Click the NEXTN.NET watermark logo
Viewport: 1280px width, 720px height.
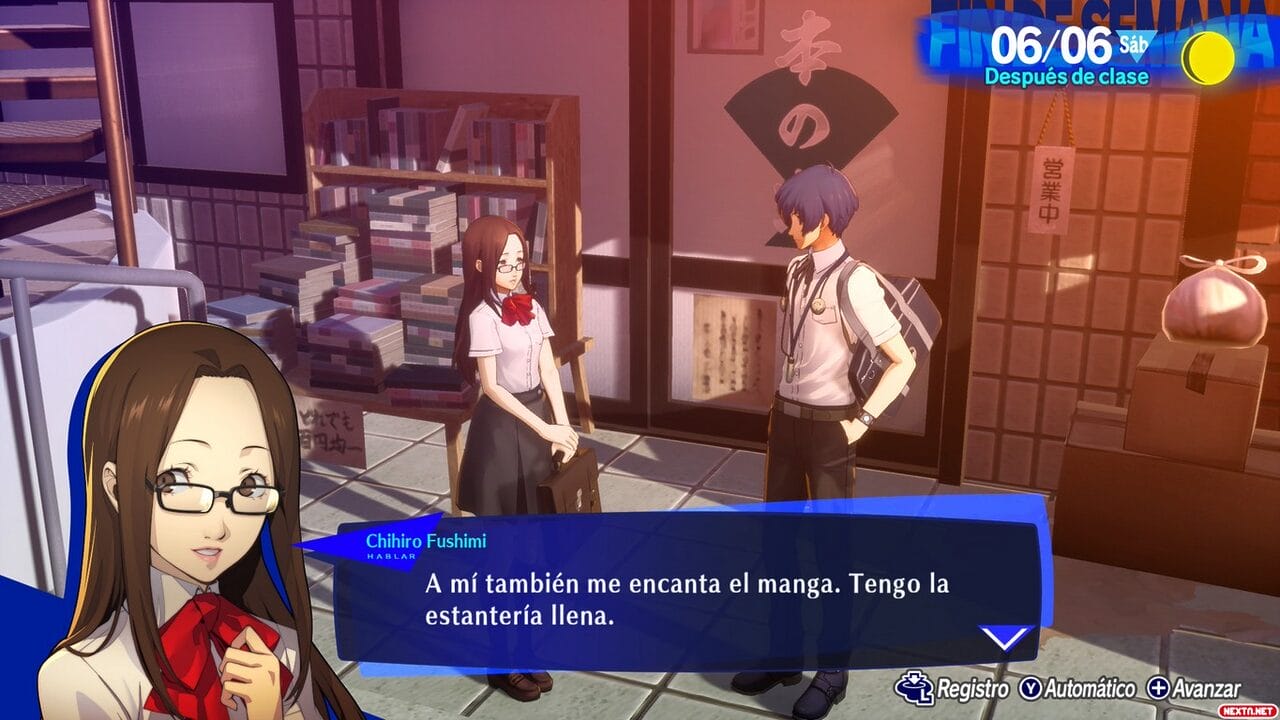(1247, 709)
